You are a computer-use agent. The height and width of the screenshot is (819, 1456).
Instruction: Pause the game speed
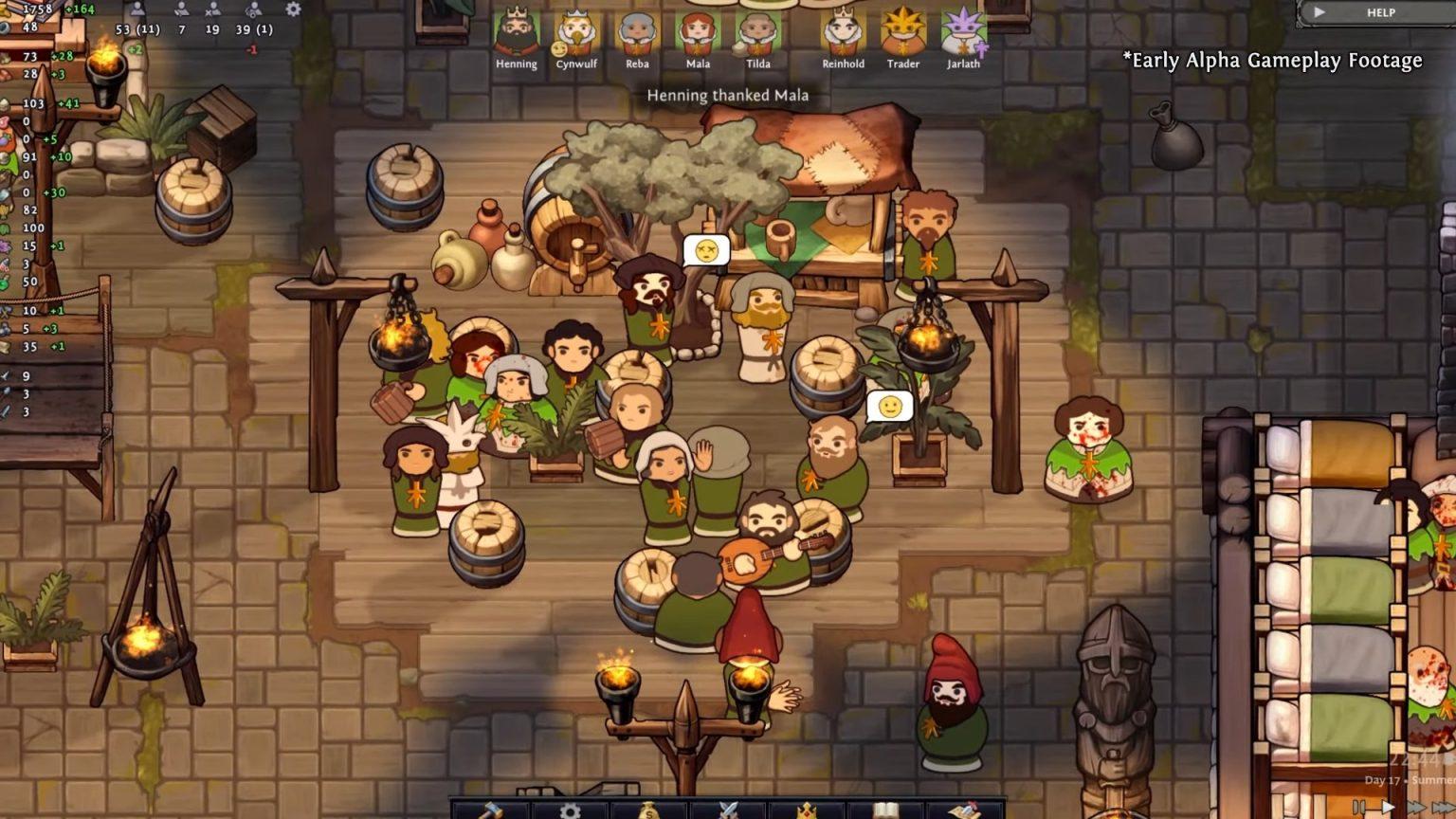point(1360,807)
